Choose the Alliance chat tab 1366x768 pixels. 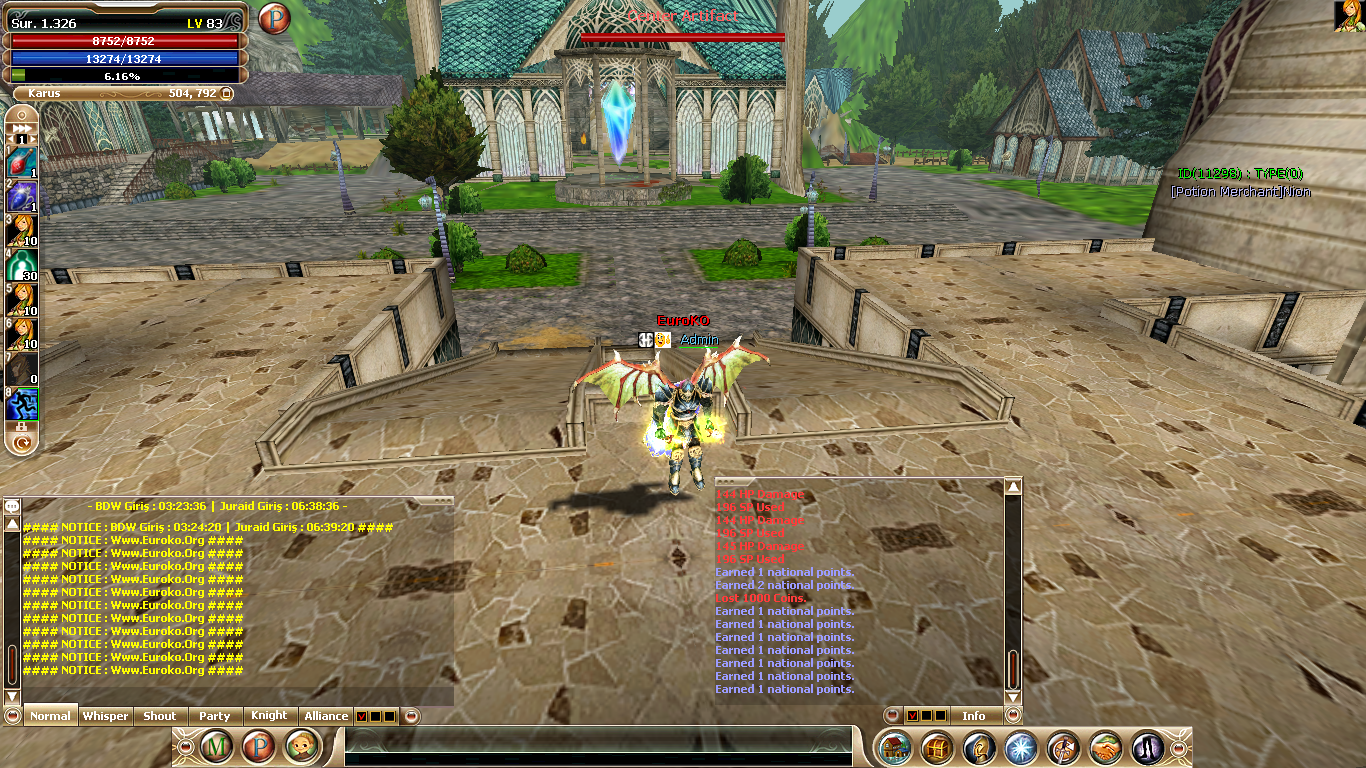[x=326, y=716]
